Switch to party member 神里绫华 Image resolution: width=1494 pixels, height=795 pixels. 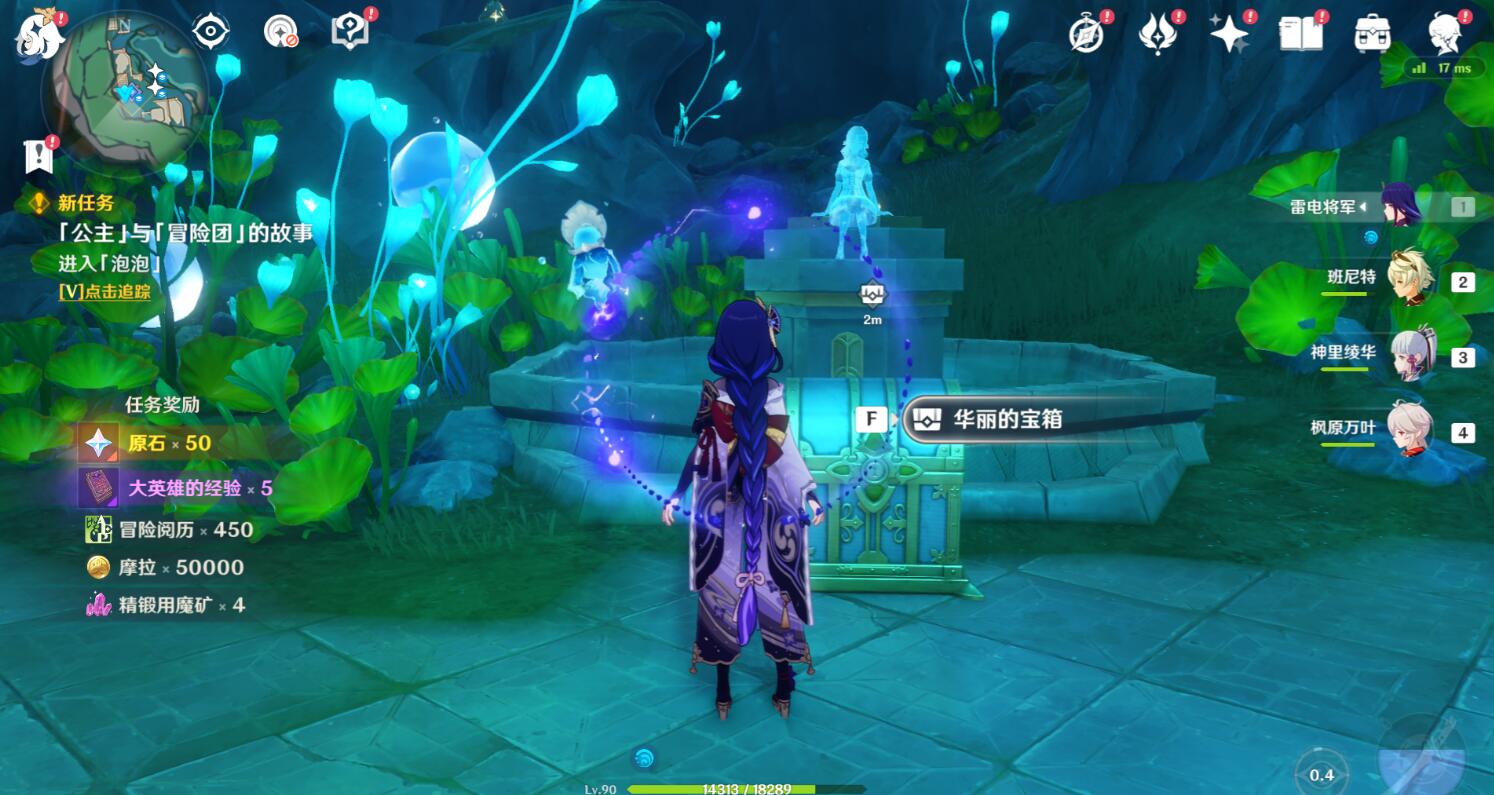(x=1412, y=355)
